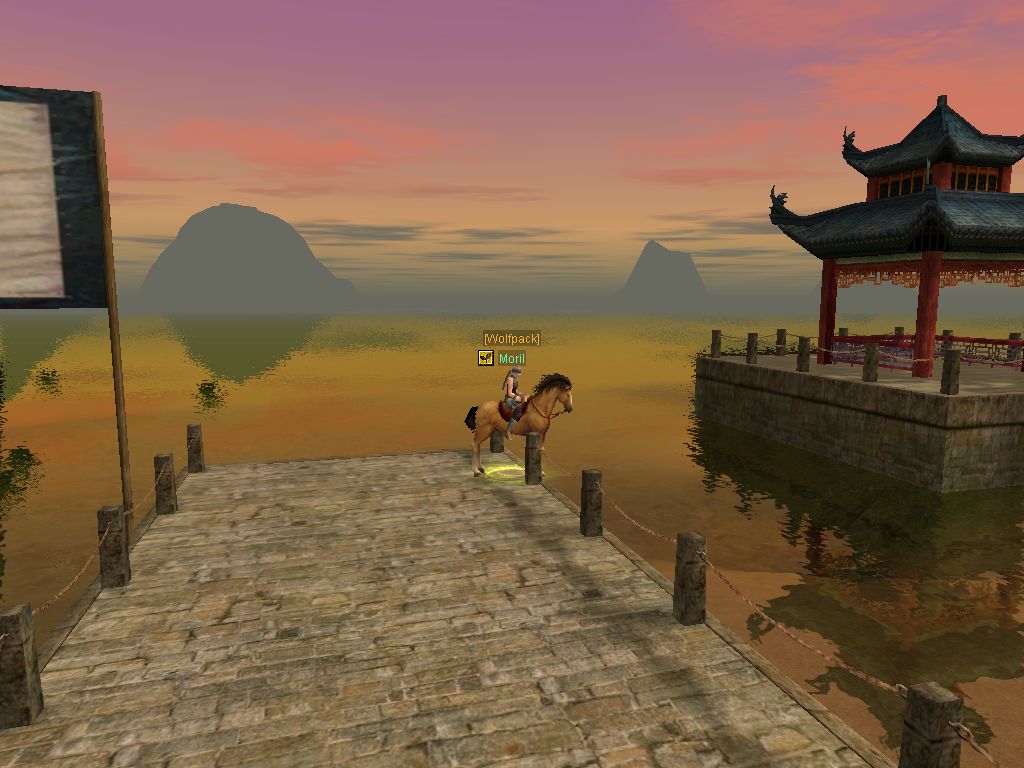Image resolution: width=1024 pixels, height=768 pixels.
Task: Select the Moril player nameplate
Action: click(x=511, y=358)
